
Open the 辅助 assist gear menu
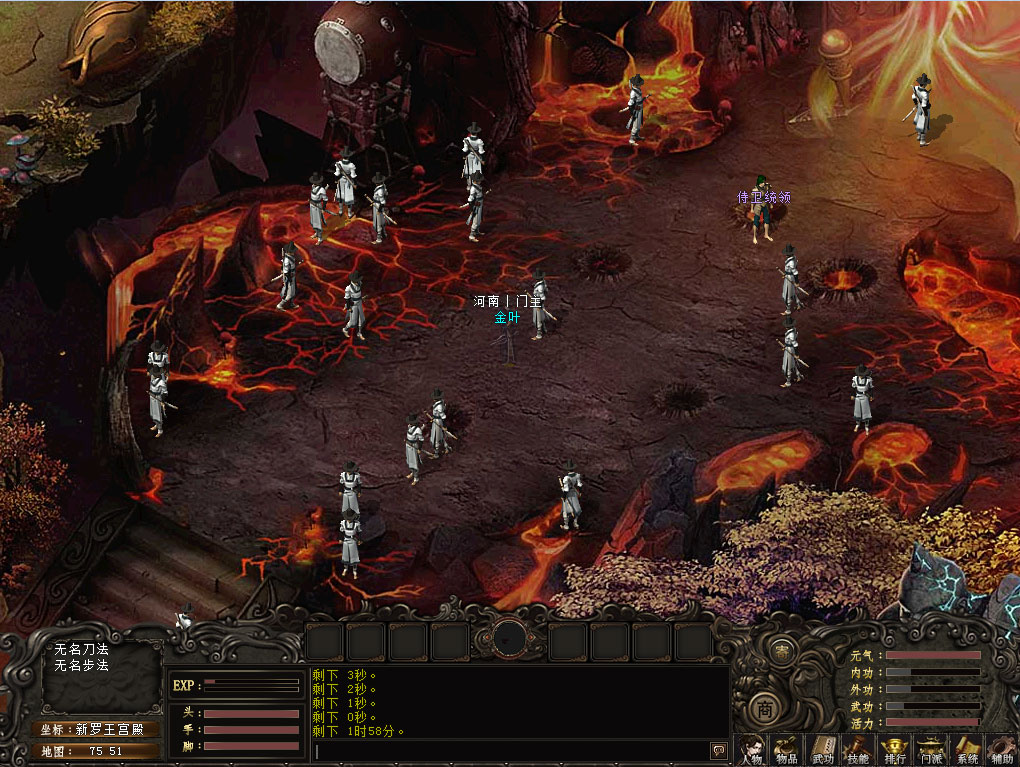click(1001, 749)
